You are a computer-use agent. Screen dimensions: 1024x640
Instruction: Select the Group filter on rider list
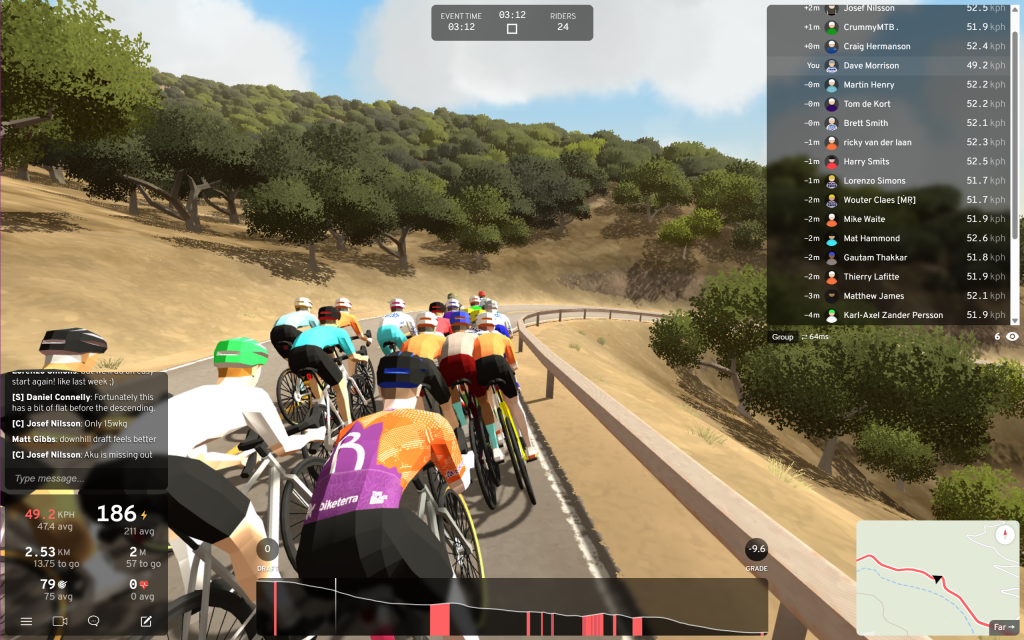tap(782, 337)
